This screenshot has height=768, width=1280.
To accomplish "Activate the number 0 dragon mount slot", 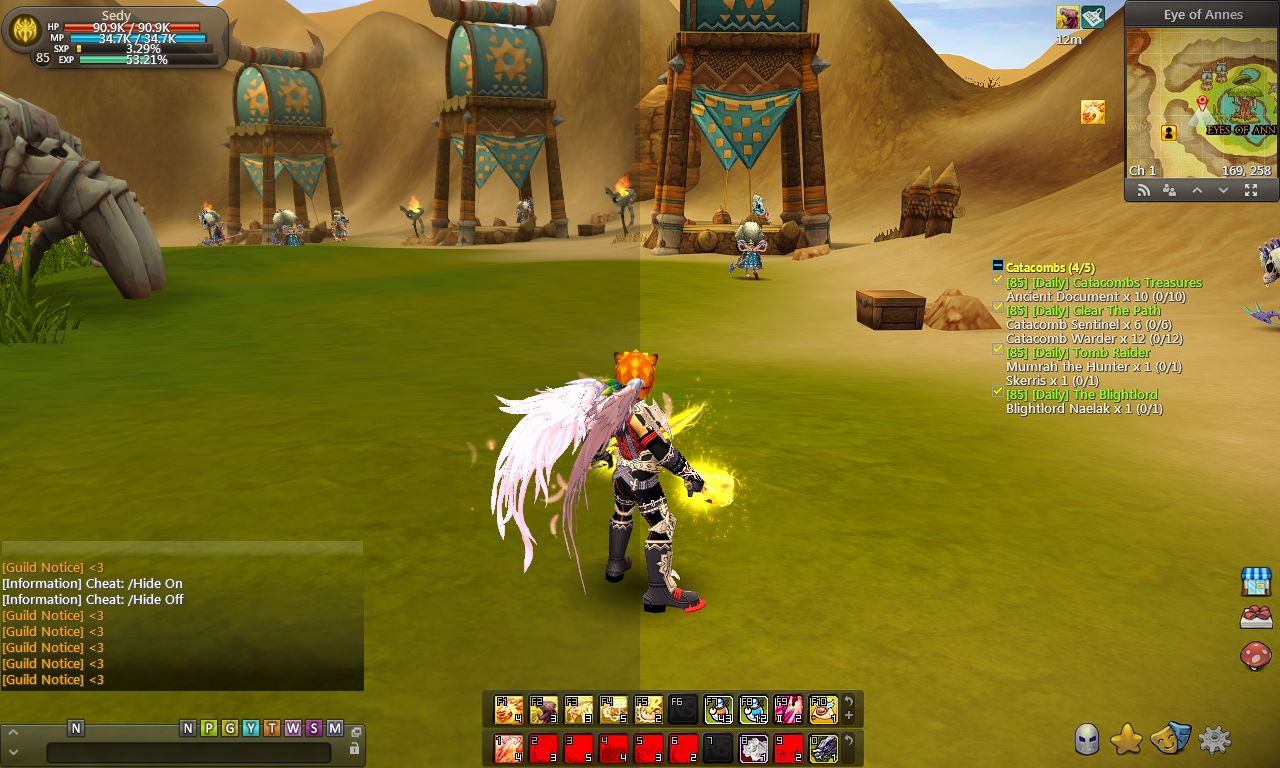I will tap(823, 748).
